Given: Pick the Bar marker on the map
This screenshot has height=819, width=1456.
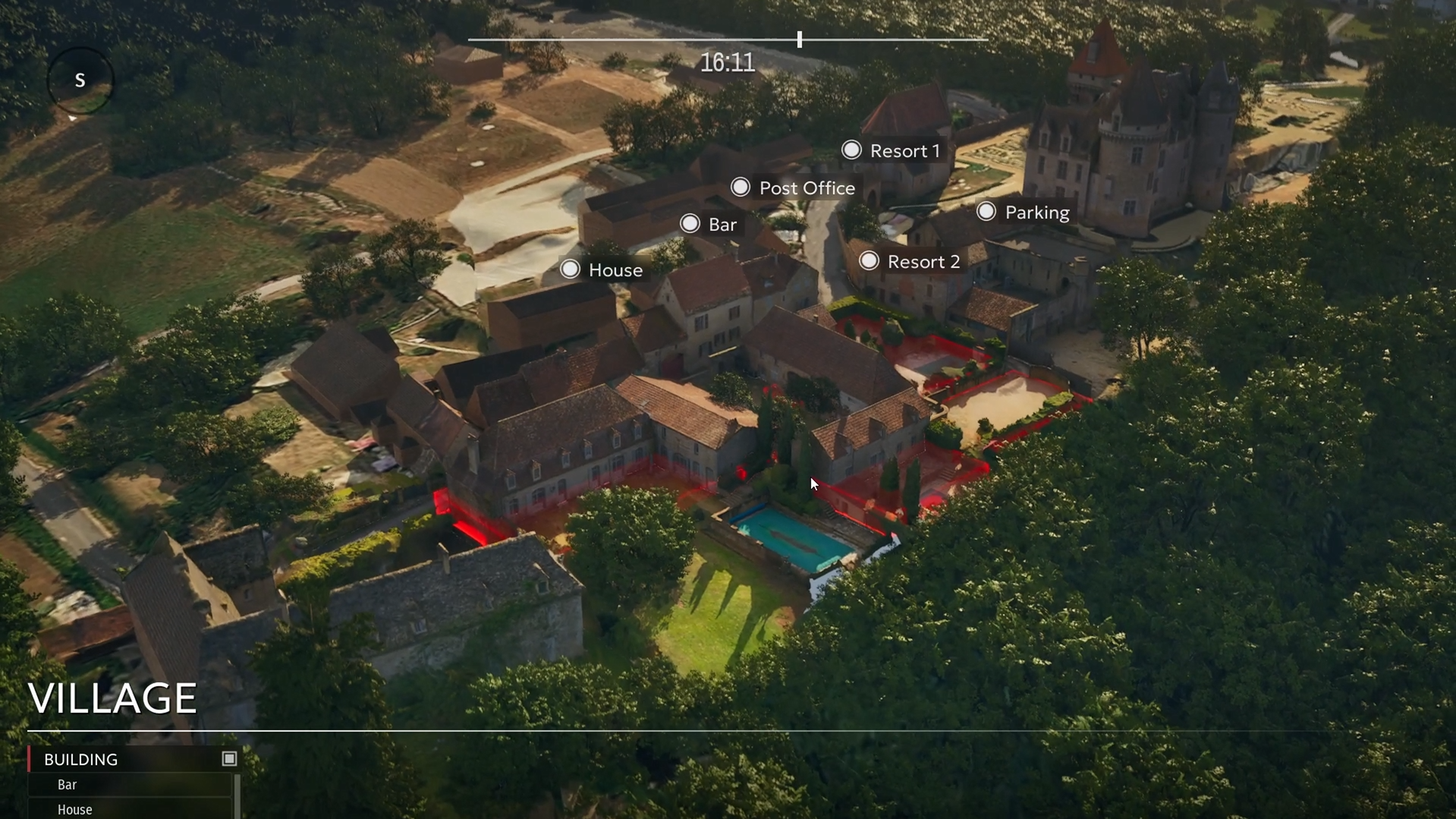Looking at the screenshot, I should pos(690,224).
